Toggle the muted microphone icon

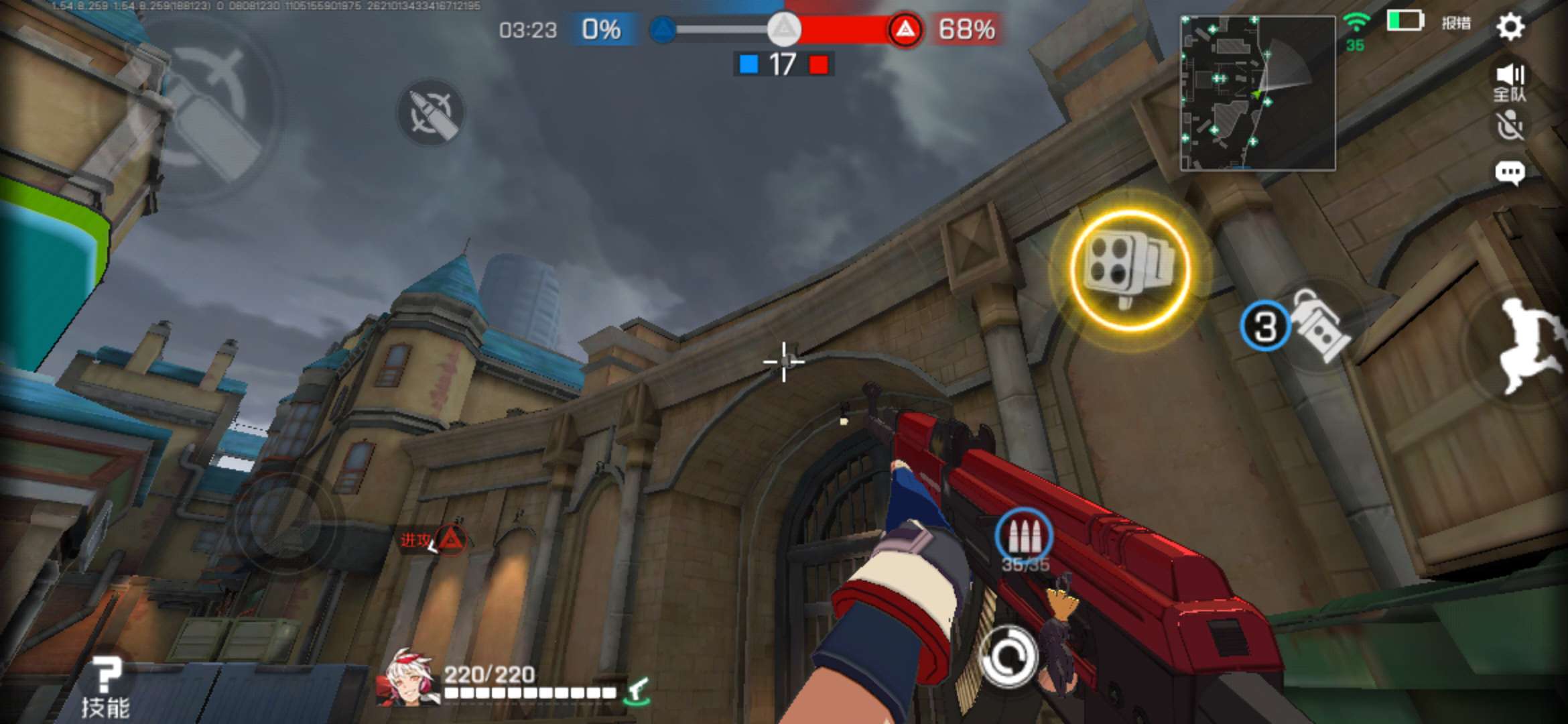point(1510,125)
